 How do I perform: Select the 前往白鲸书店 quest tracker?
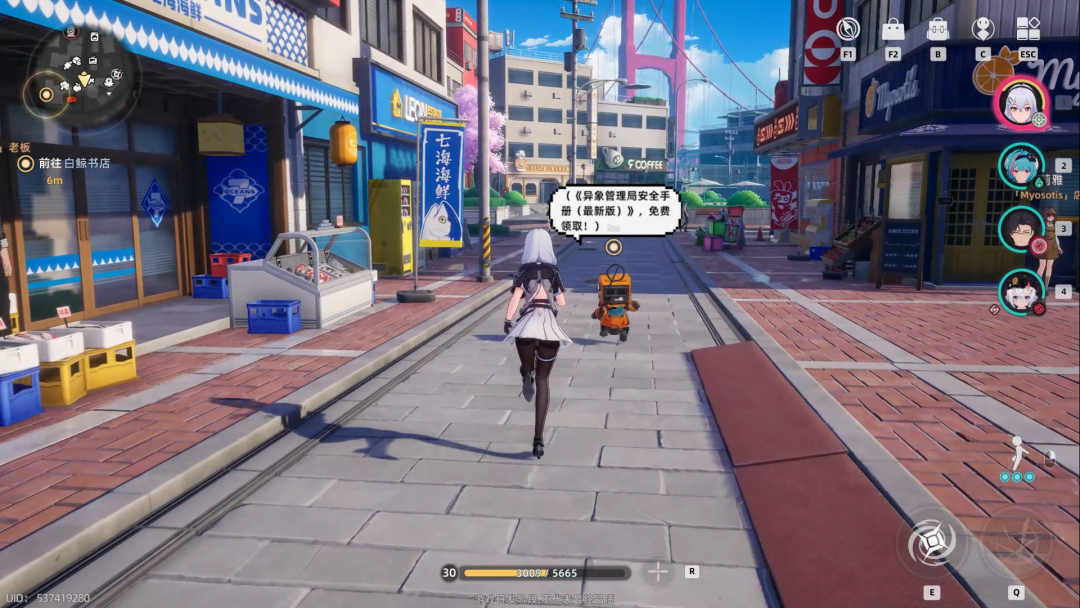[x=73, y=163]
